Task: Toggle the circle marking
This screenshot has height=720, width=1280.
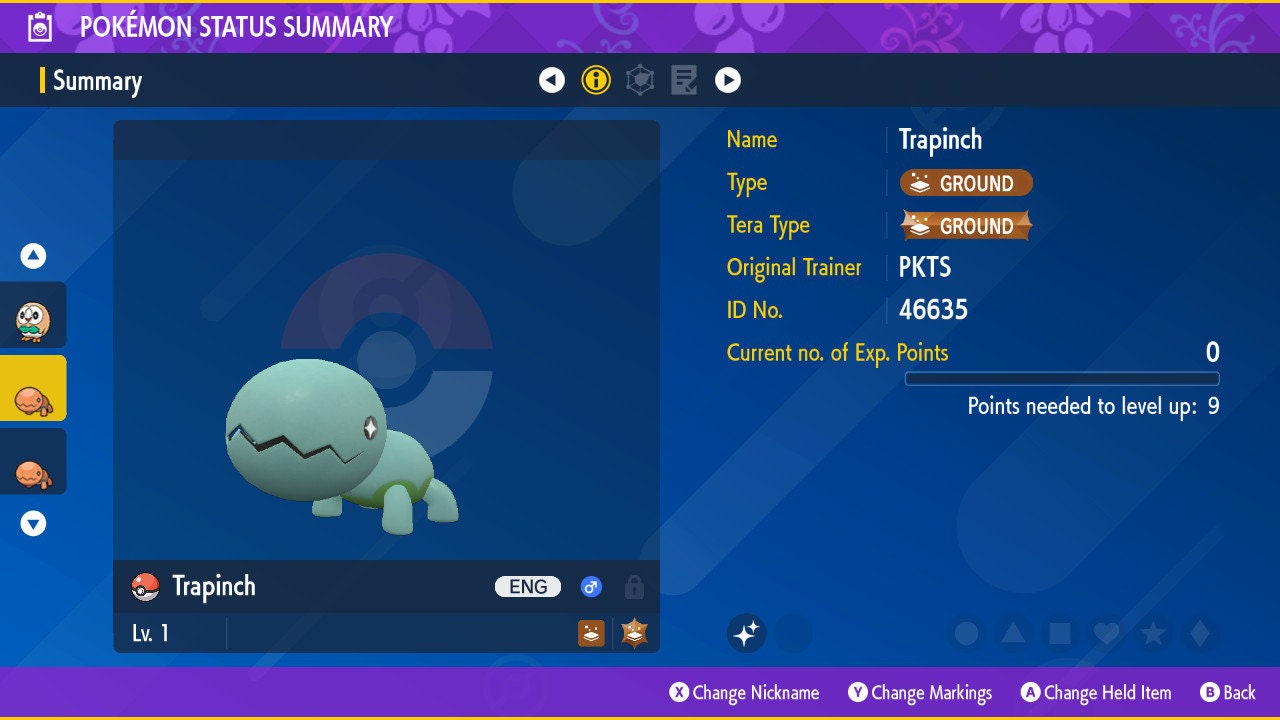Action: 966,633
